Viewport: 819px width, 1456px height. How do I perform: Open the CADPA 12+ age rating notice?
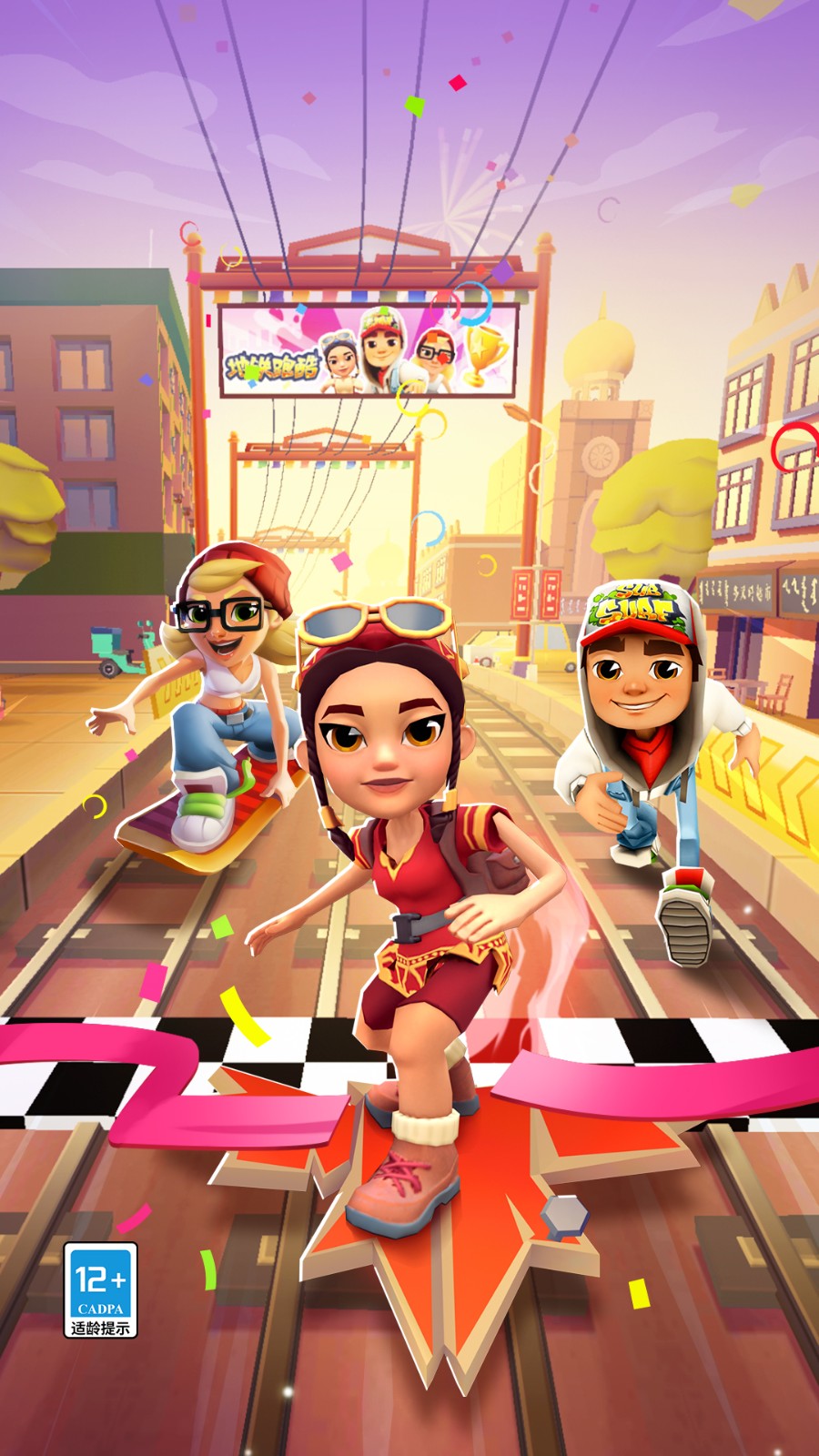click(100, 1289)
